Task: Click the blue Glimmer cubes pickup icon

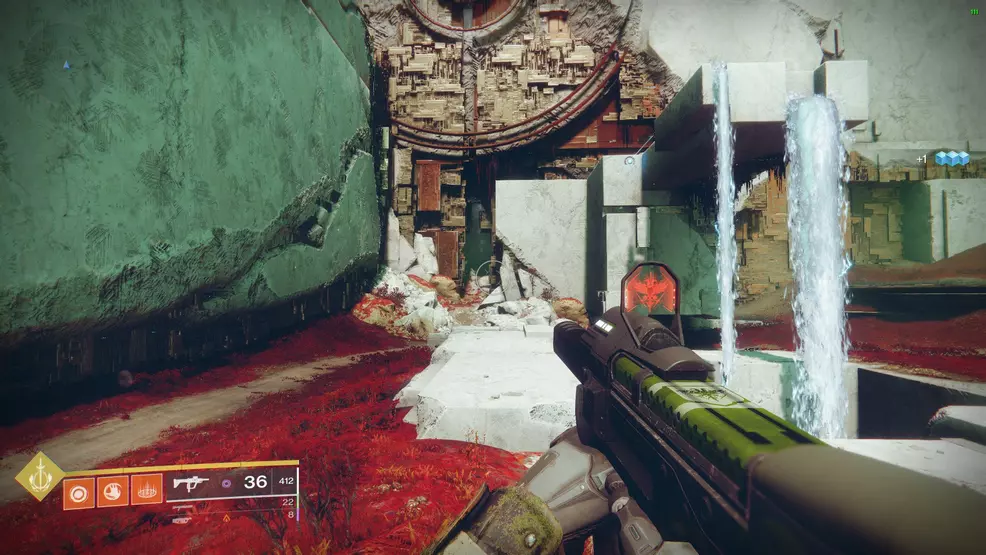Action: coord(951,158)
